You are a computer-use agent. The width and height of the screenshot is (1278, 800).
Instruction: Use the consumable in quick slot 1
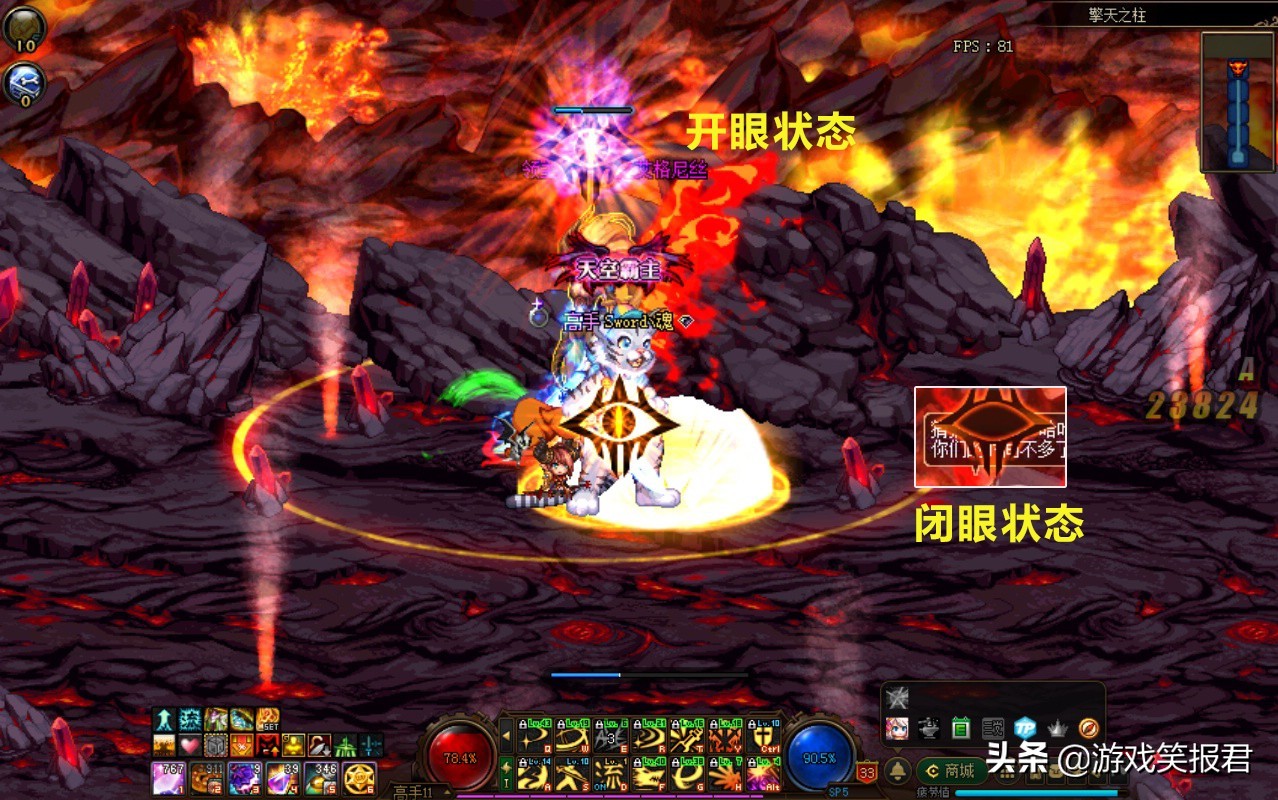coord(167,777)
